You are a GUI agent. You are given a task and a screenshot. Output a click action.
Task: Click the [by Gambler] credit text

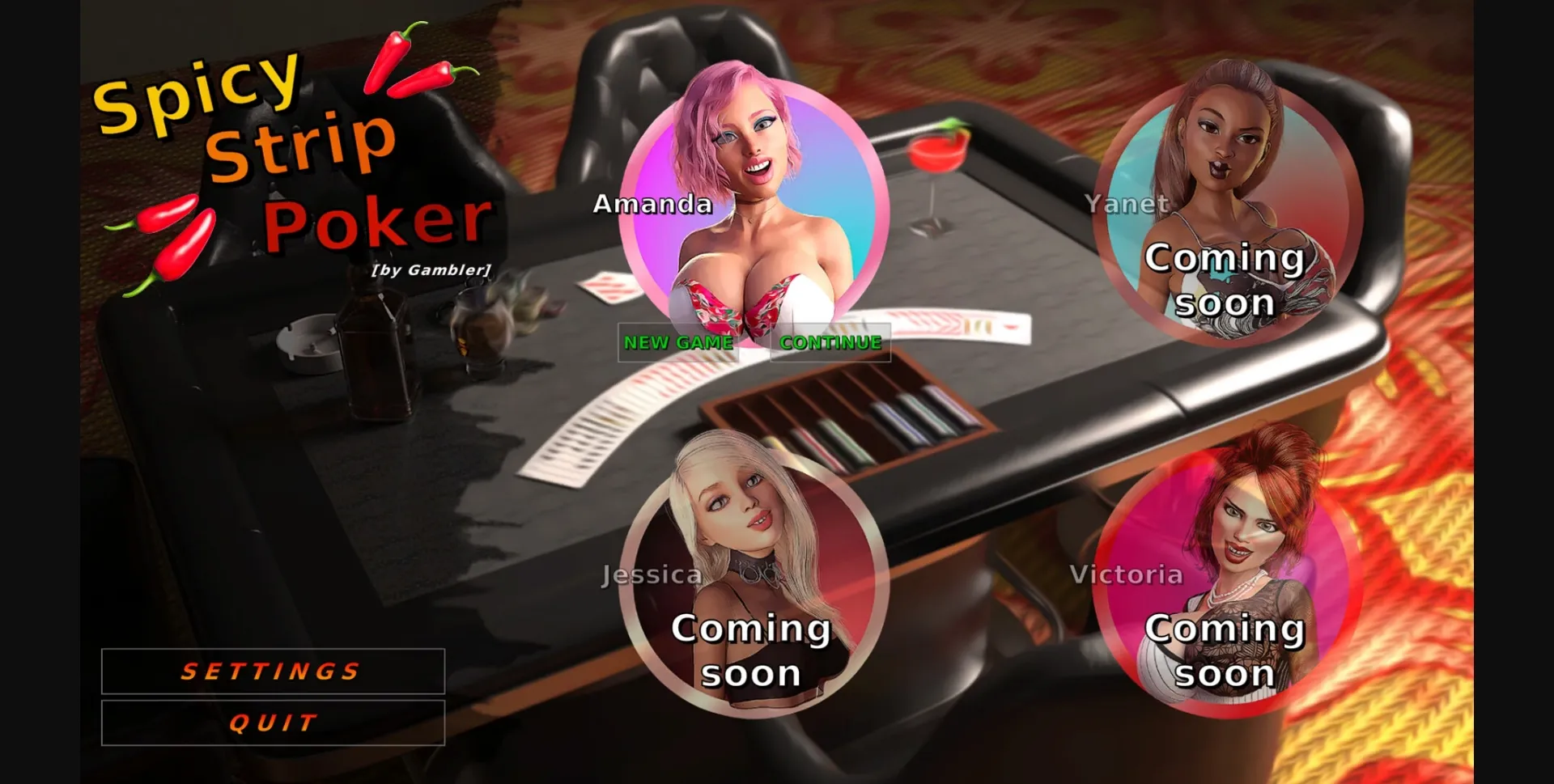click(x=431, y=272)
